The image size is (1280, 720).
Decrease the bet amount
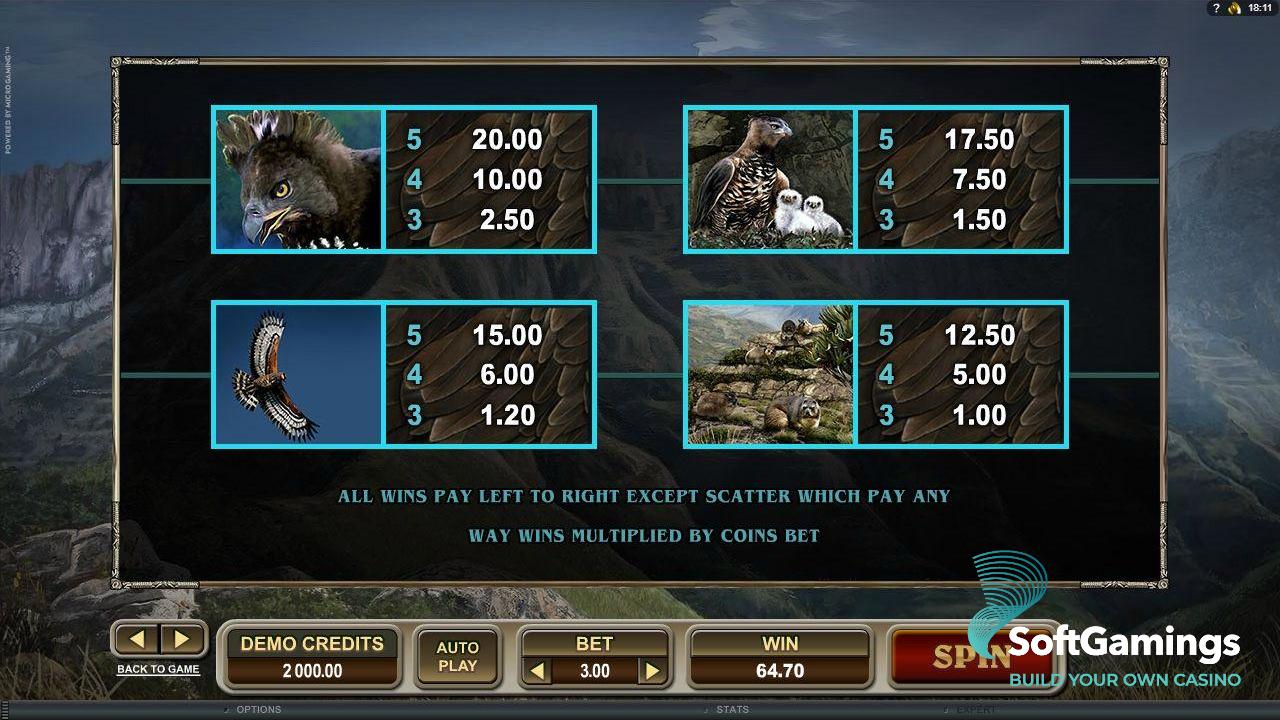(x=539, y=671)
